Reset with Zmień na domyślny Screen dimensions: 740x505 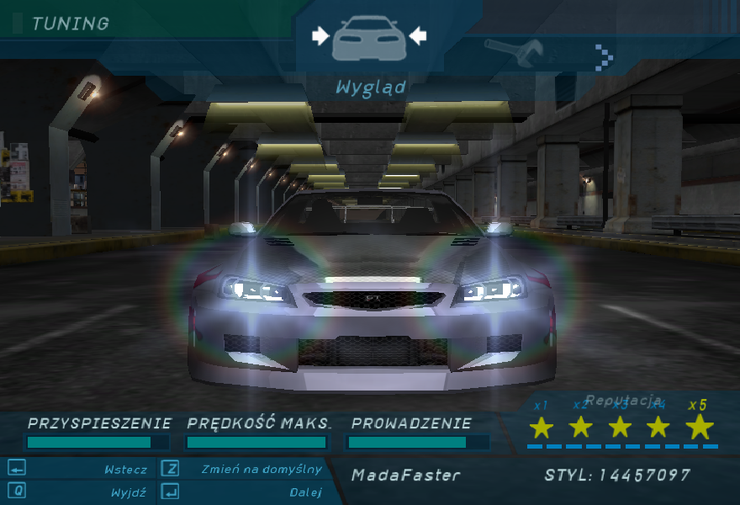261,469
